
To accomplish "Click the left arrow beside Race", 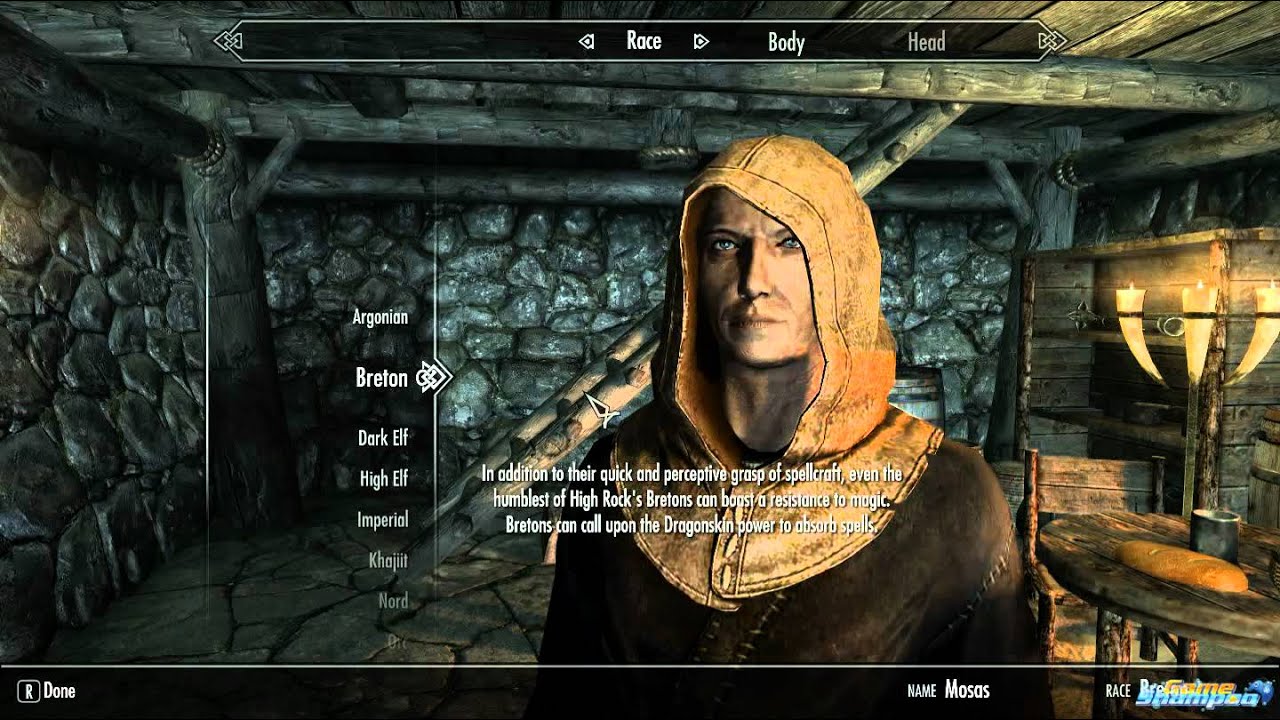I will [587, 42].
